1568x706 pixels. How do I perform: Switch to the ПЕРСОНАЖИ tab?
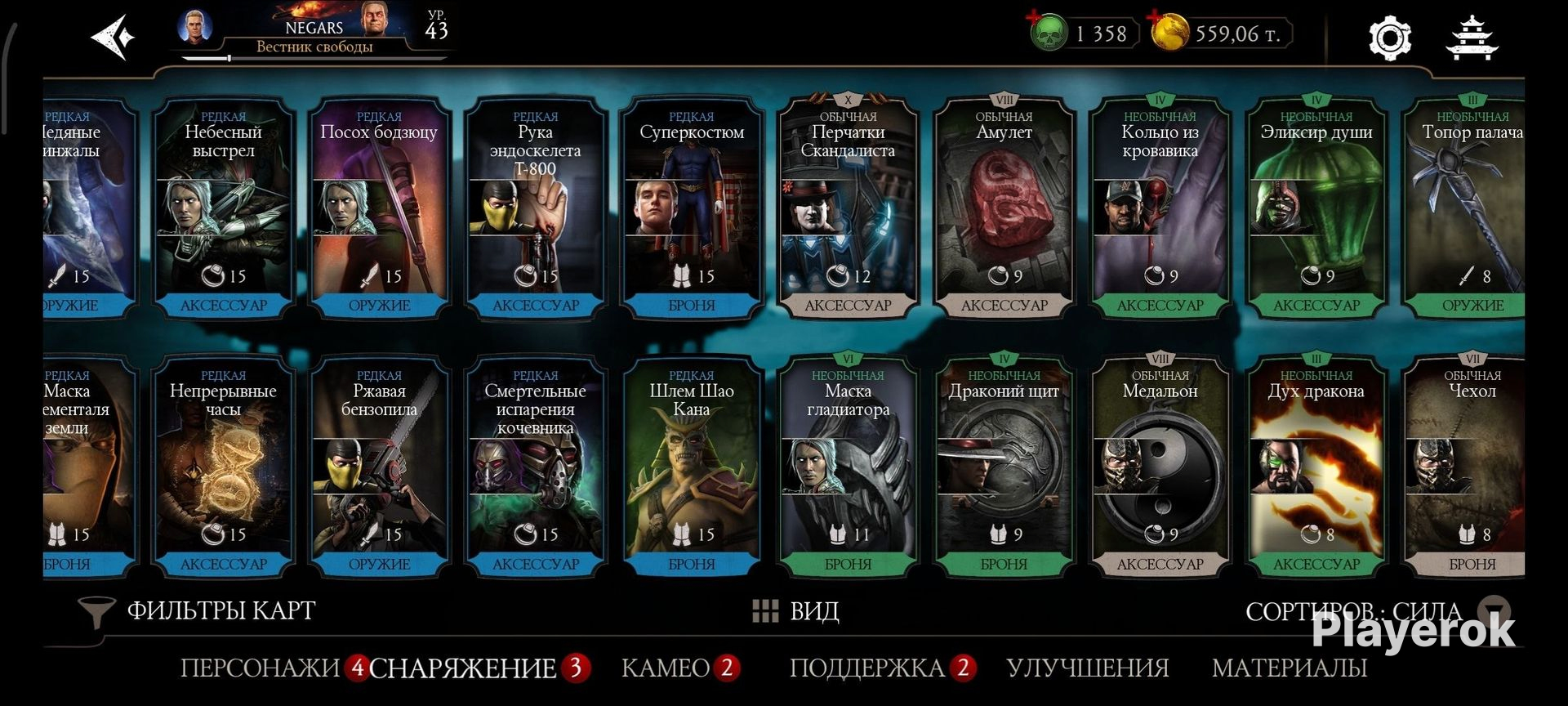(x=260, y=668)
